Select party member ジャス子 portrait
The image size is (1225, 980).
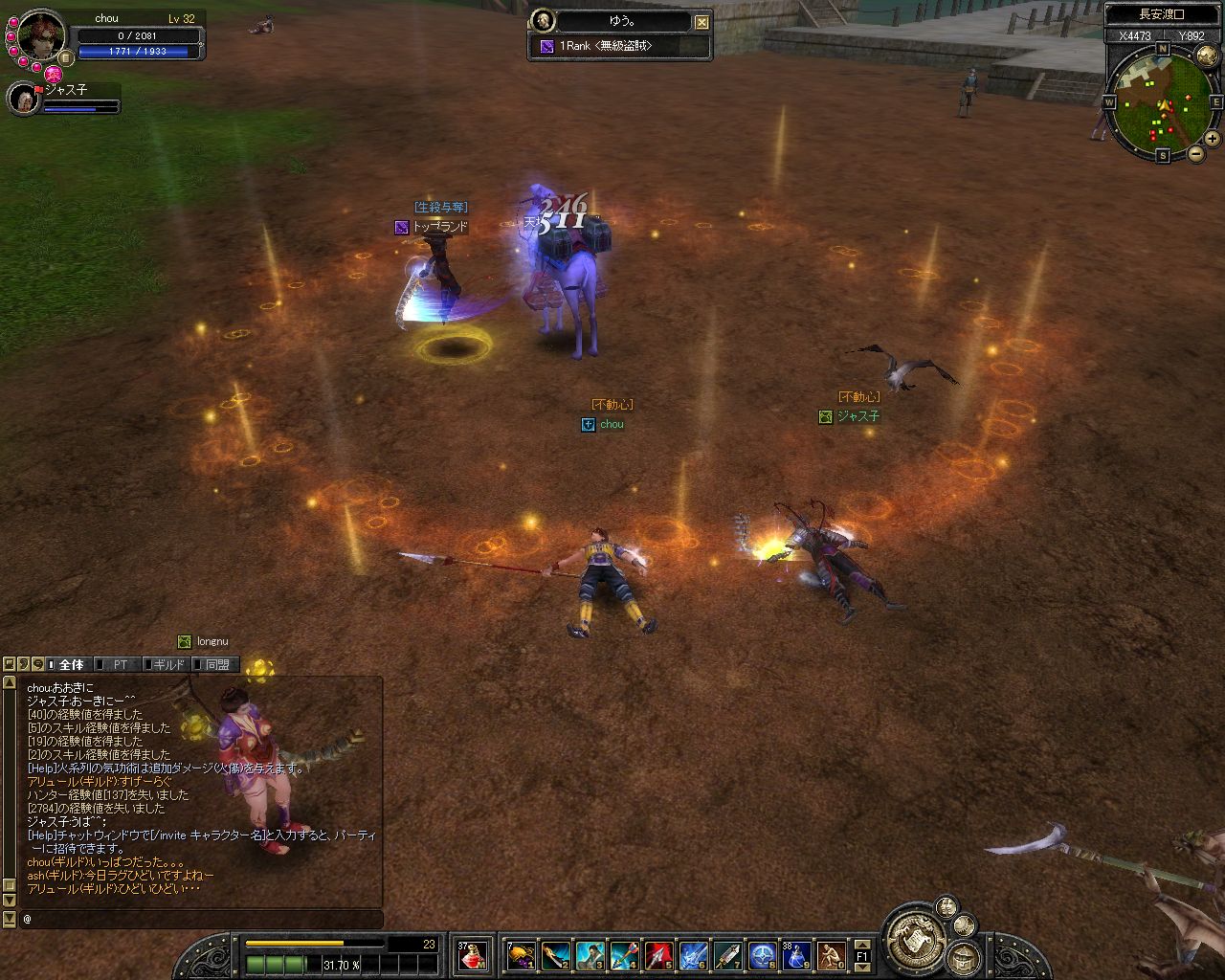(x=24, y=100)
